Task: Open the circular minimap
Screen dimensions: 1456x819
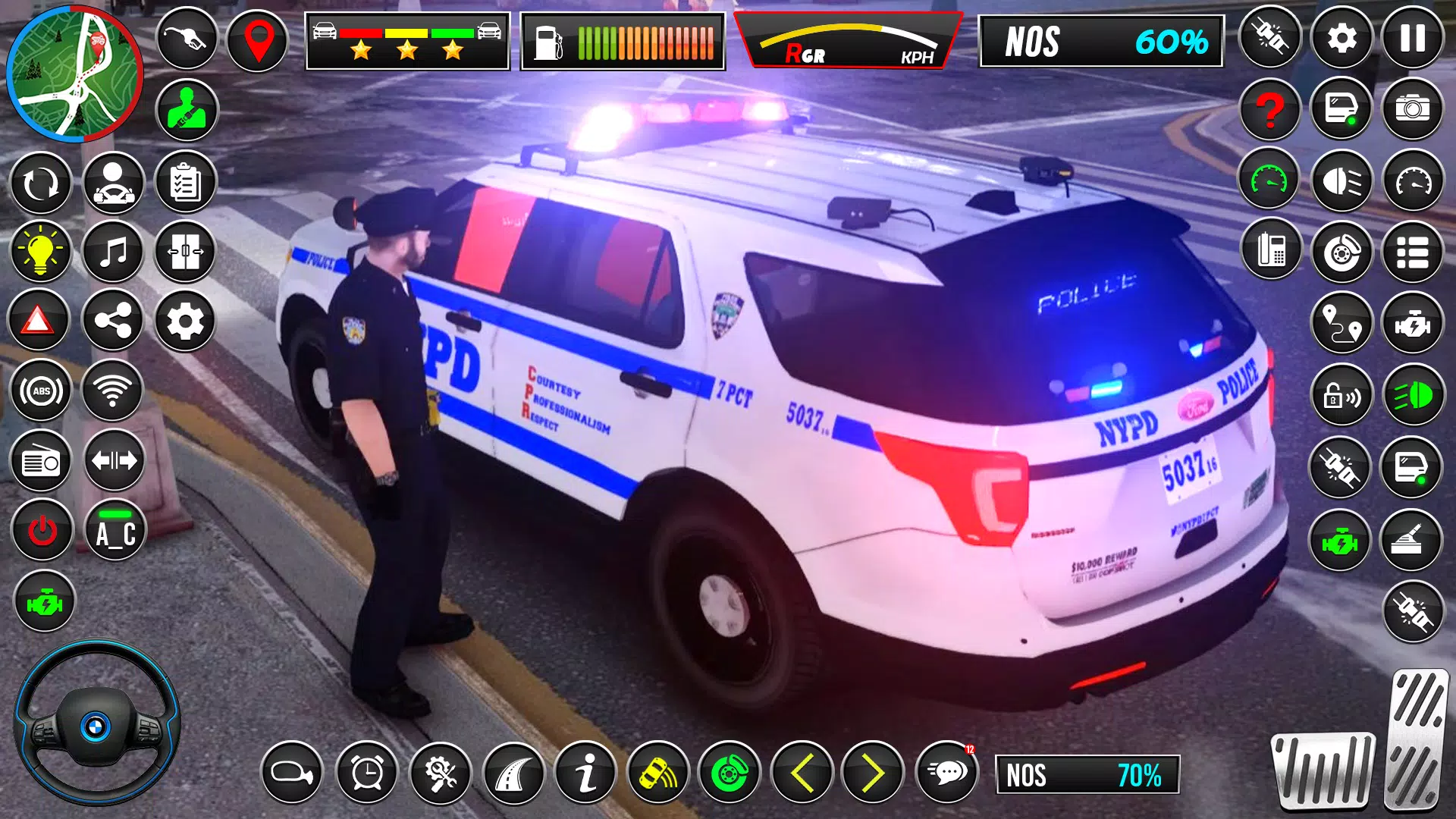Action: 74,74
